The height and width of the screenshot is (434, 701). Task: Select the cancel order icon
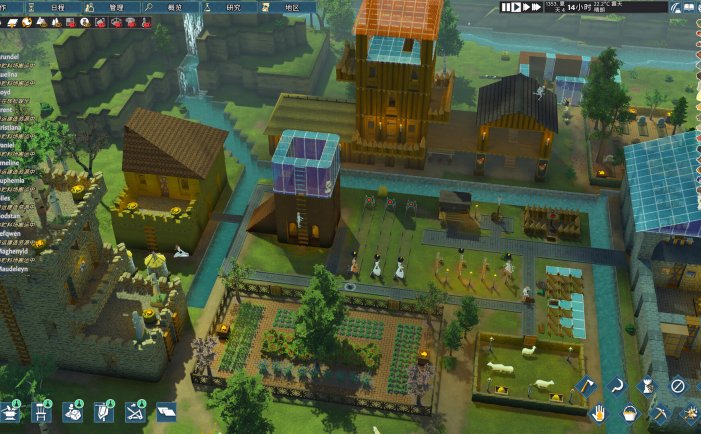pyautogui.click(x=677, y=385)
